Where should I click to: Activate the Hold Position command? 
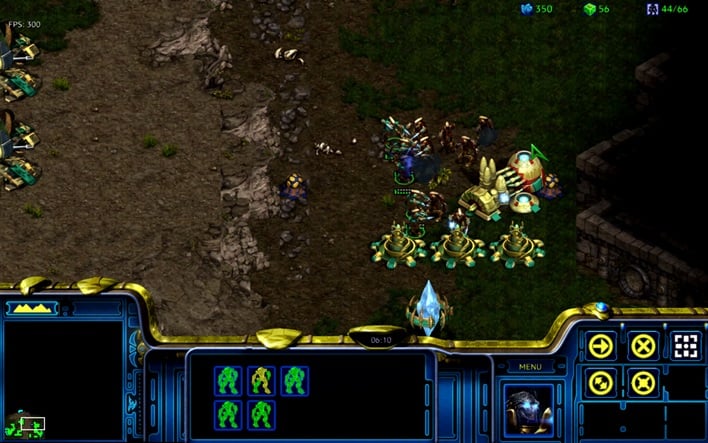(x=643, y=381)
